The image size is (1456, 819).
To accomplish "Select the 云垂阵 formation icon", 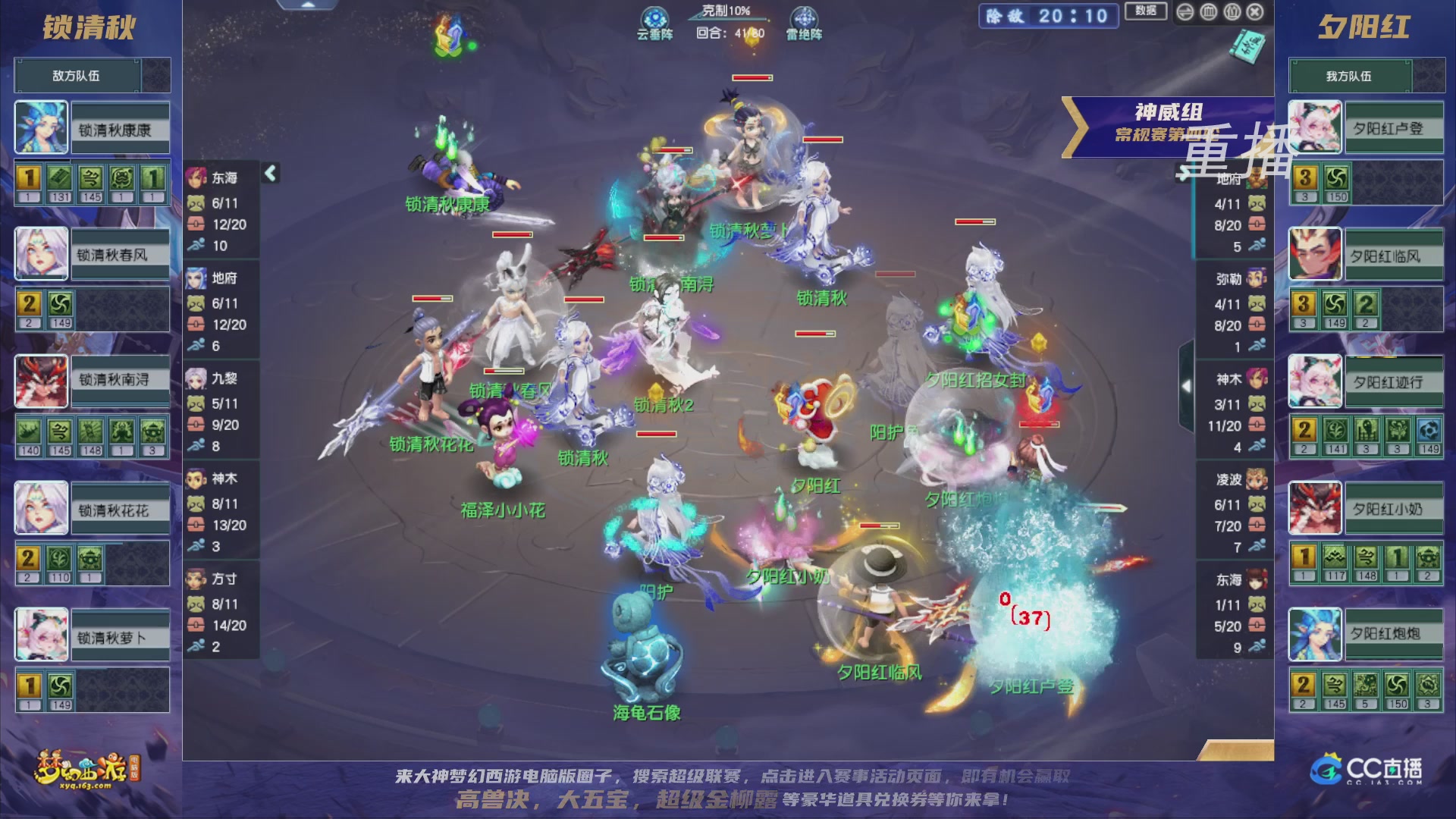I will [x=654, y=17].
